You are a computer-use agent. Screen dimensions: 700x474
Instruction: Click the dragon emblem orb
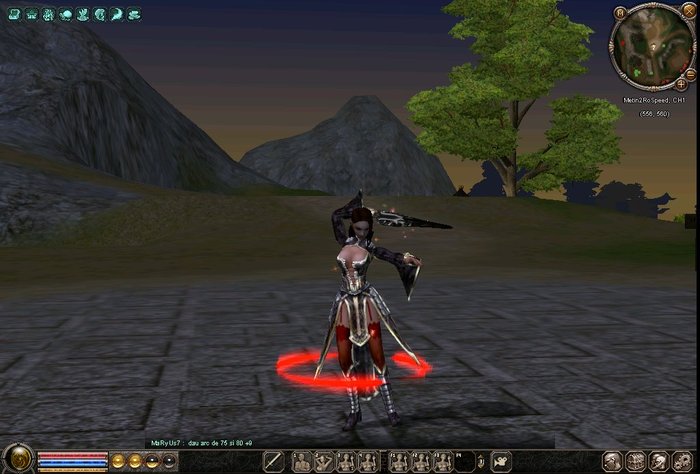click(16, 459)
